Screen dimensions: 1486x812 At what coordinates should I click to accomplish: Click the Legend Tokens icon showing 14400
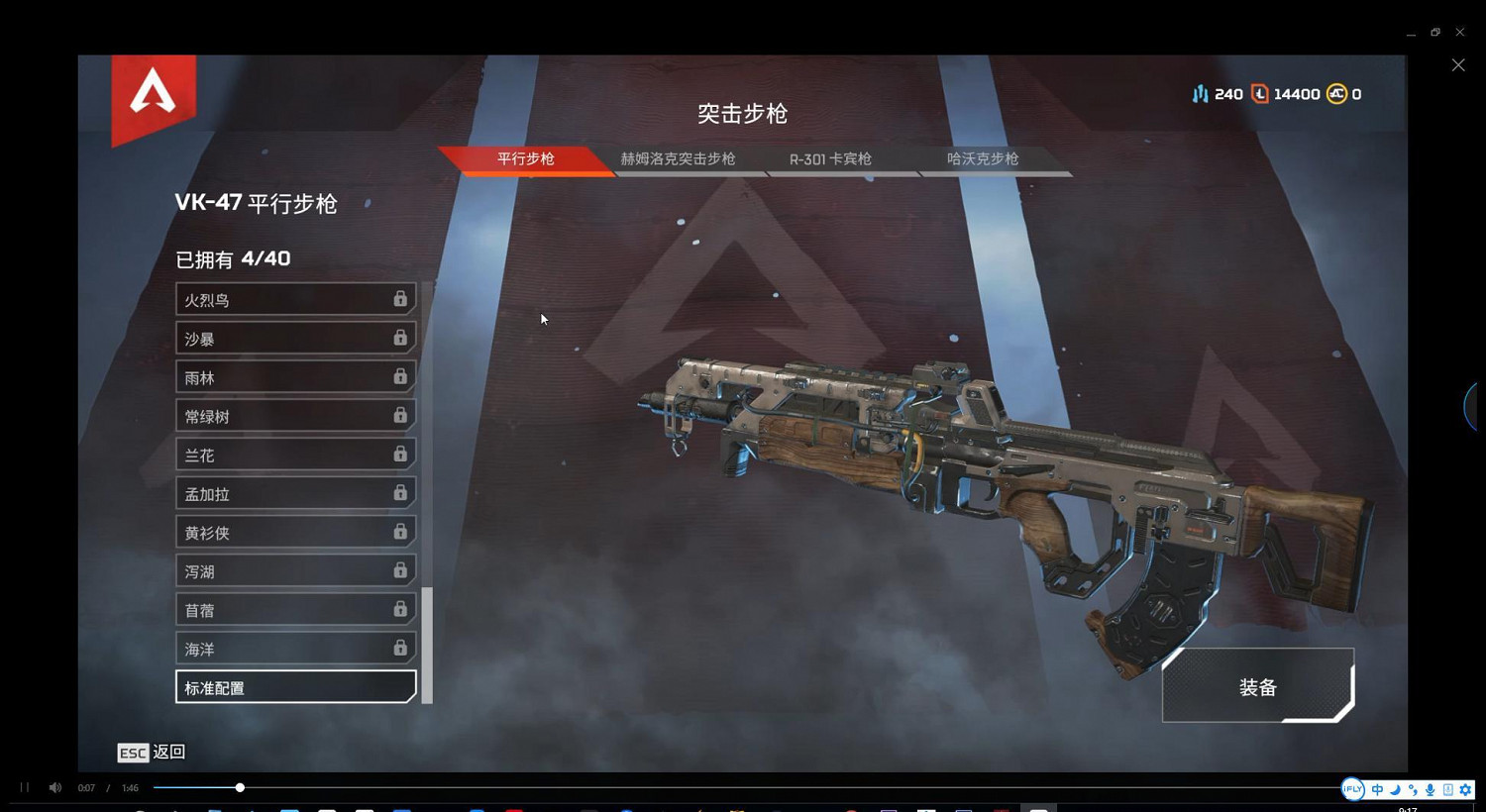[1259, 93]
